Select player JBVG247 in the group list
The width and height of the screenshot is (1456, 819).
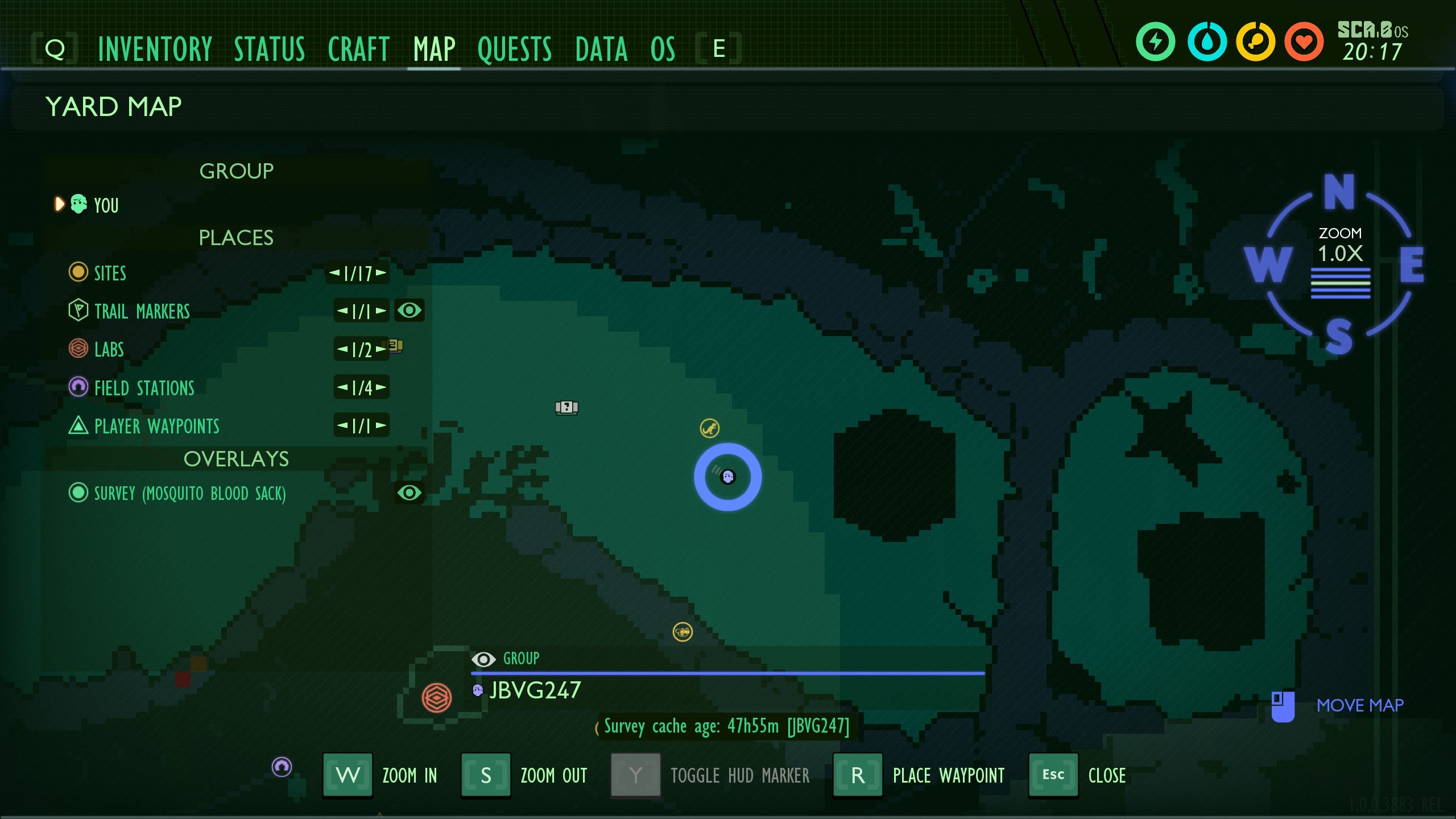(533, 690)
